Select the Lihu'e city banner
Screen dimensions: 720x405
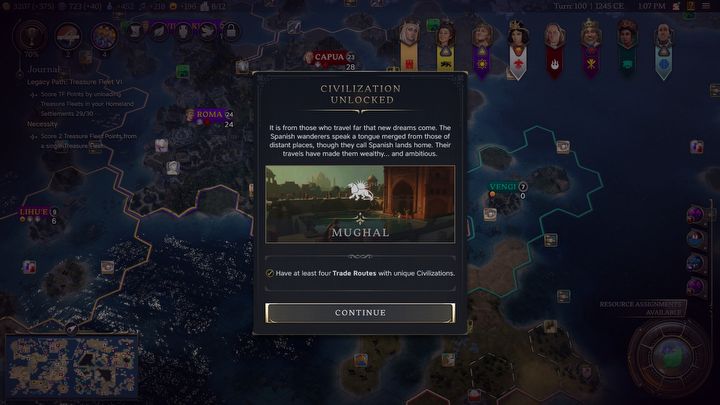[34, 212]
